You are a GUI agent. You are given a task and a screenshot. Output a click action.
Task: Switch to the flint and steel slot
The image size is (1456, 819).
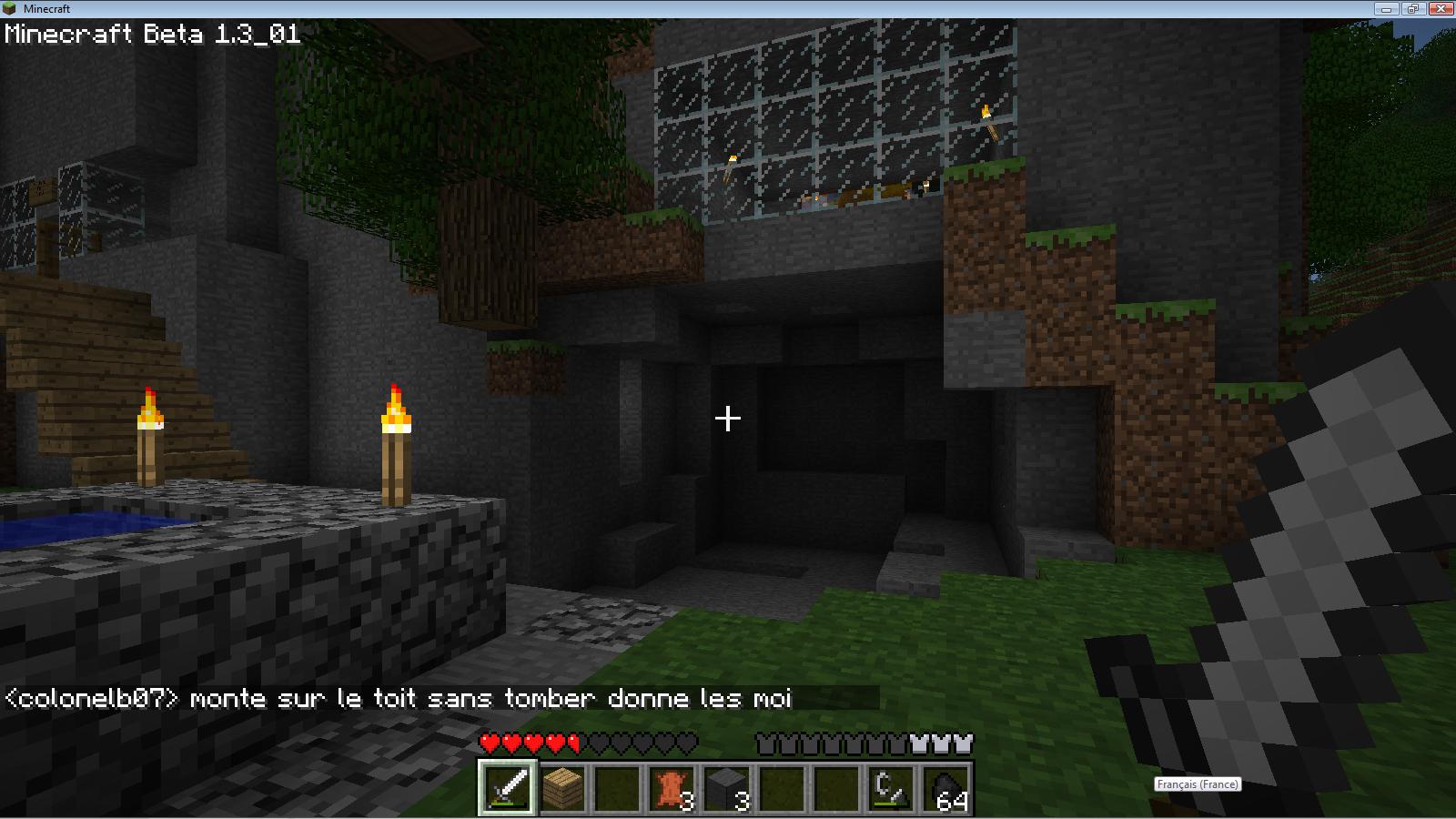click(x=890, y=787)
